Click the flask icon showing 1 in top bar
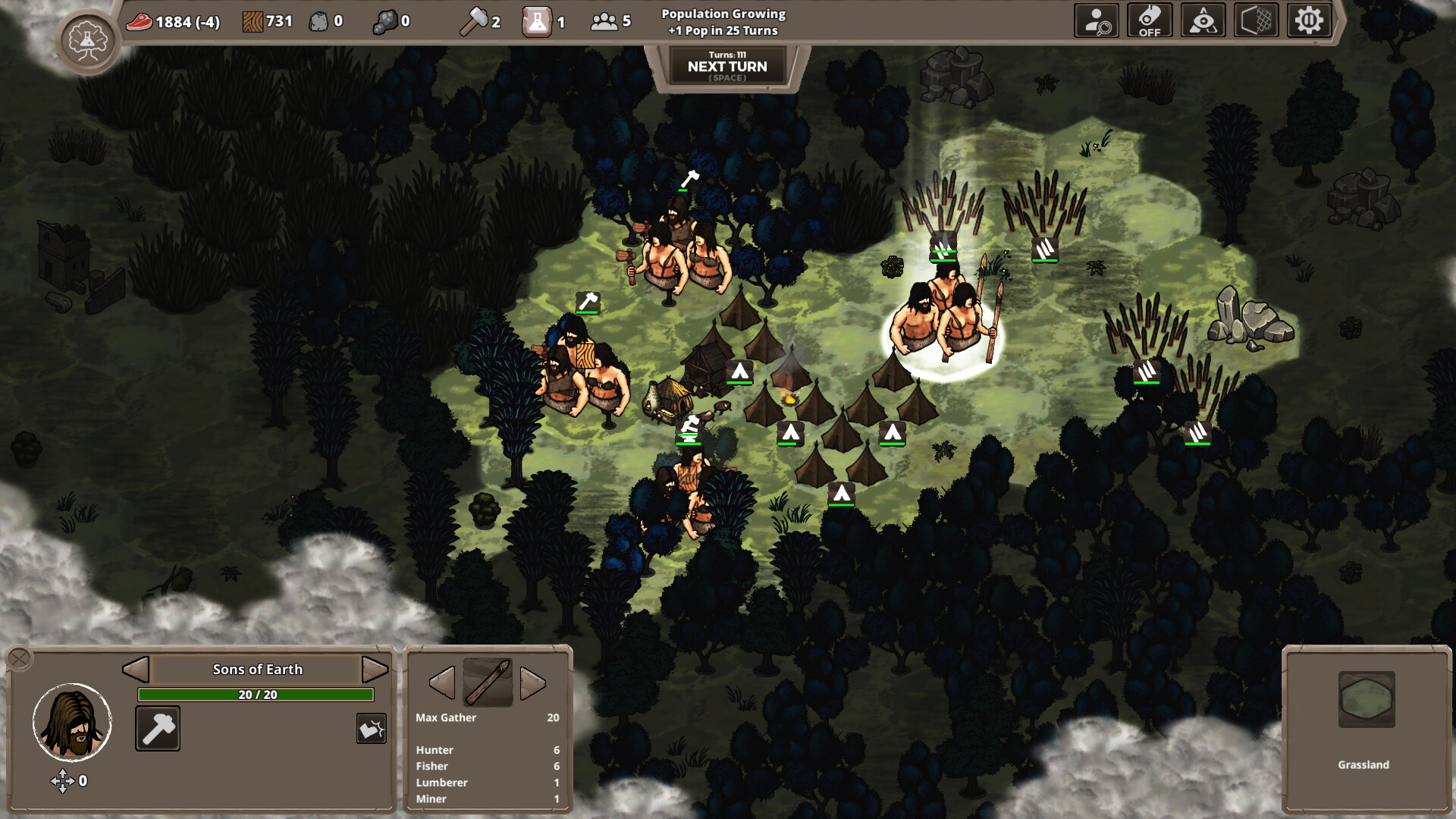 point(535,21)
